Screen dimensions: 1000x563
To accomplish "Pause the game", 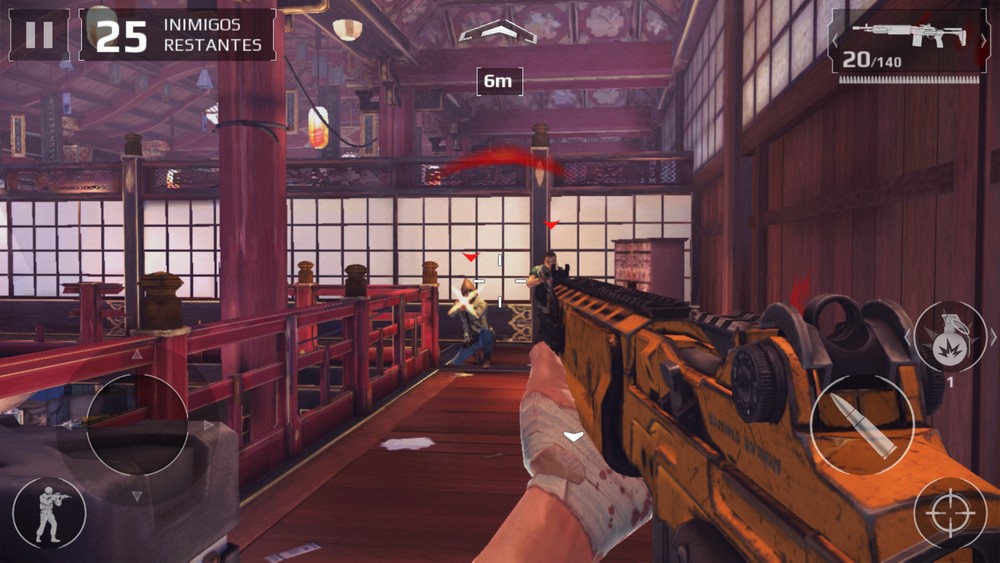I will [39, 35].
